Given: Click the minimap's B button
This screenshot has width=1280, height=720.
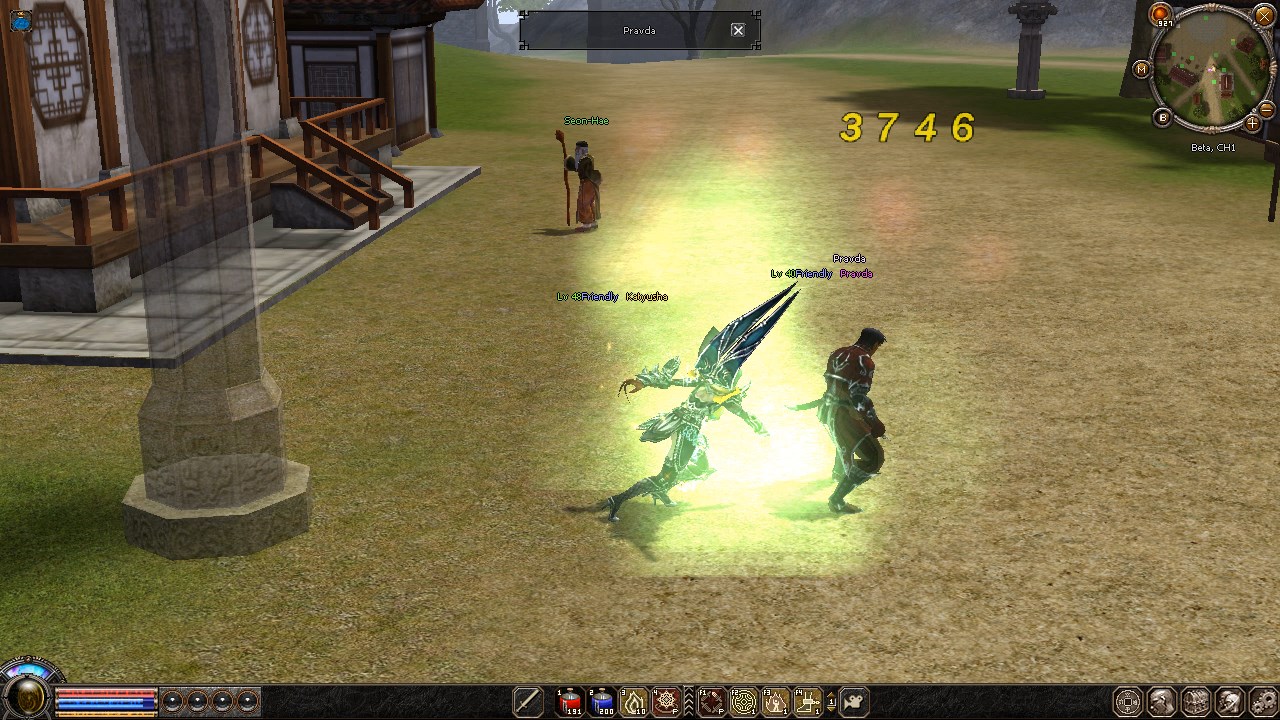Looking at the screenshot, I should point(1162,118).
